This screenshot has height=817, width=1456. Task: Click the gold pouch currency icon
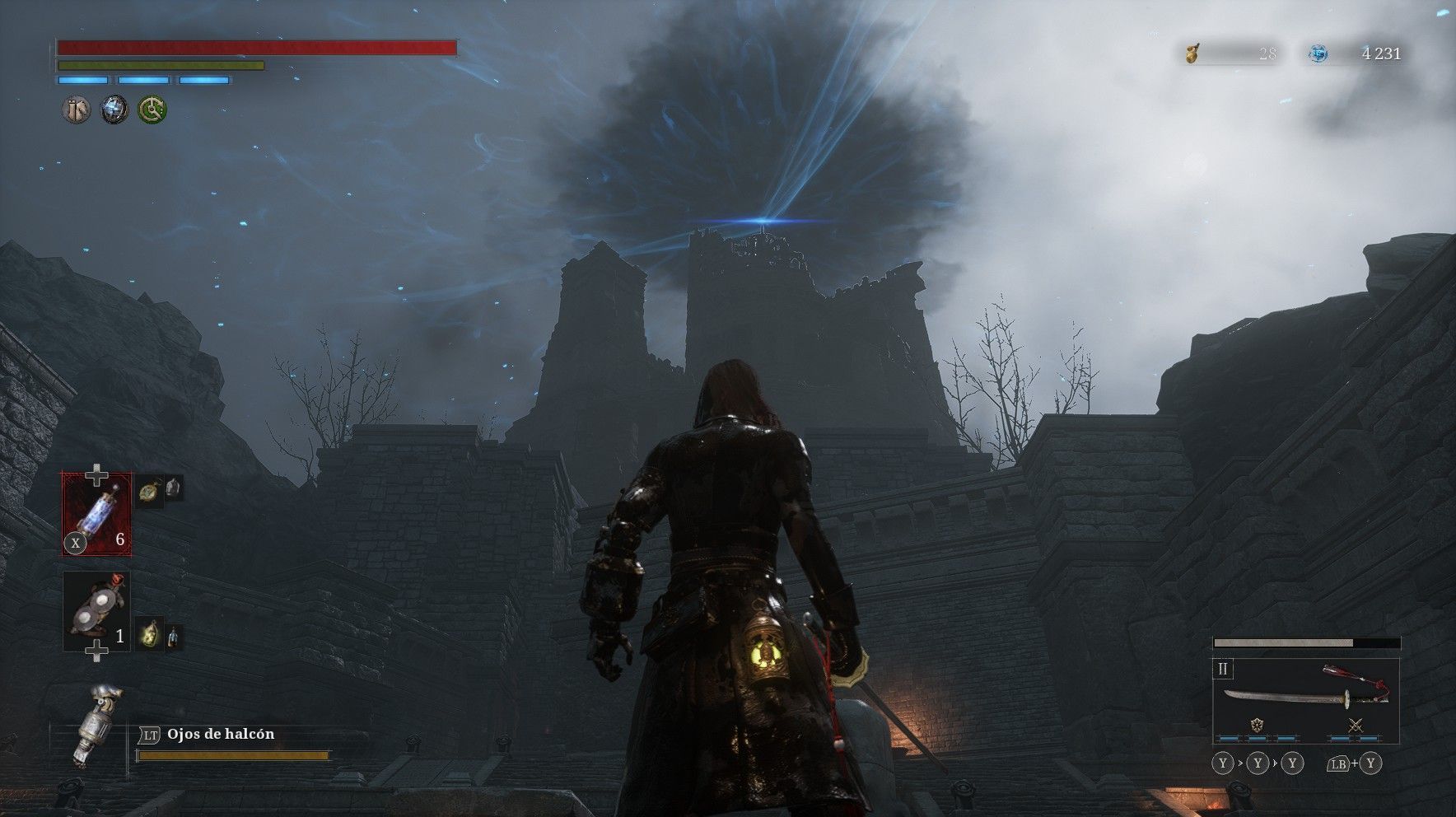tap(1192, 54)
